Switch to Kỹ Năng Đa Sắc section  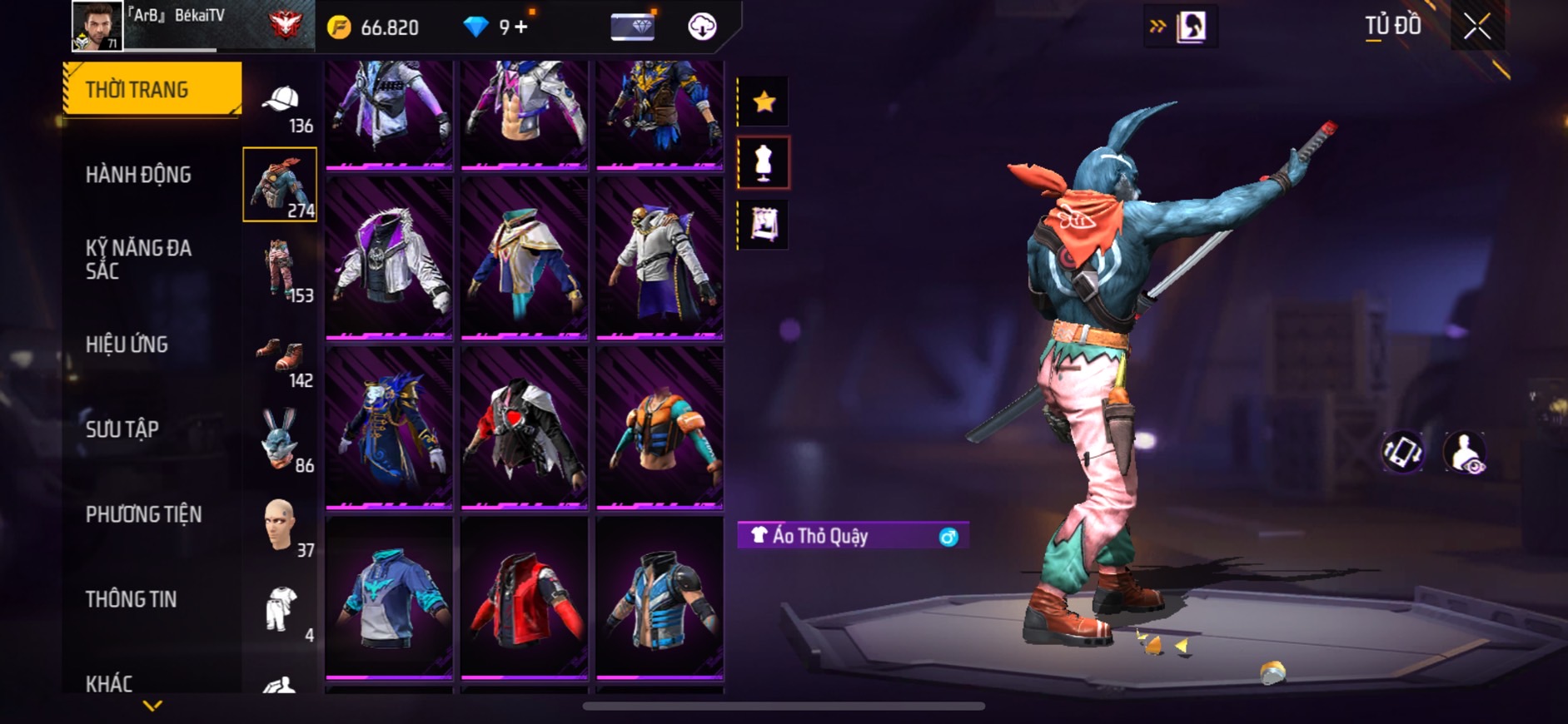(x=138, y=259)
